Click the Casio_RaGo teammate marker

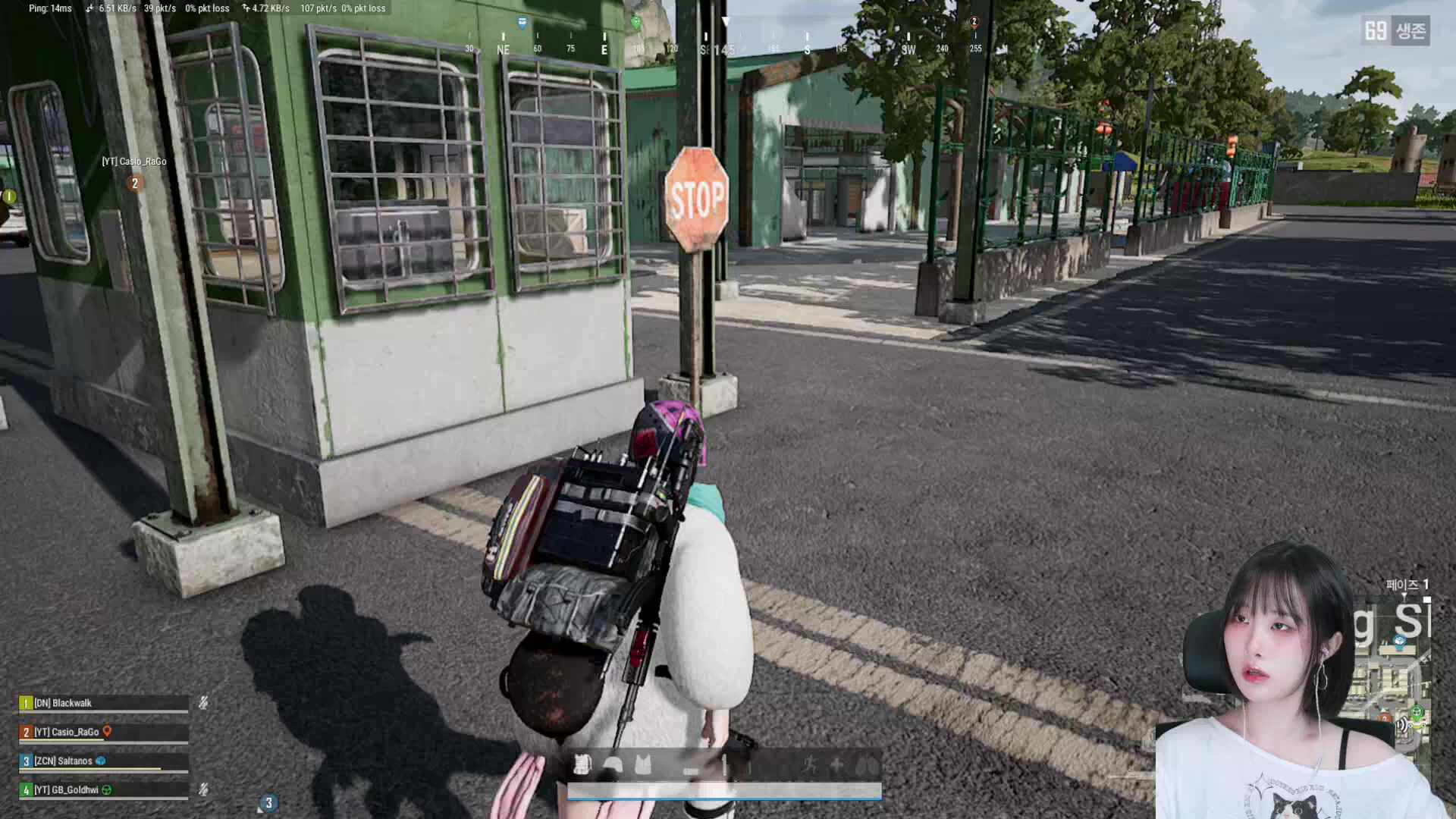pos(135,183)
